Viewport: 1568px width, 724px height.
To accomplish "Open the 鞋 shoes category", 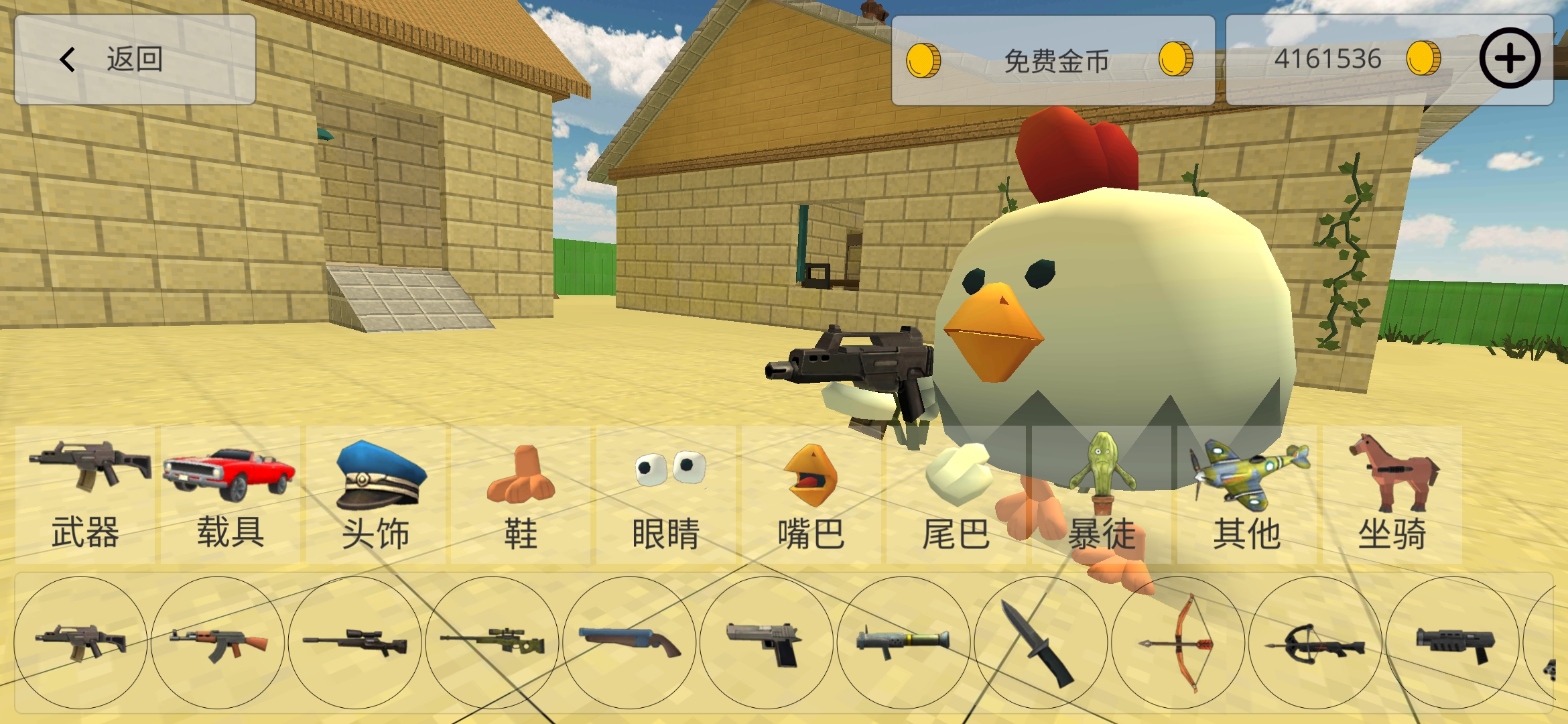I will [x=521, y=495].
